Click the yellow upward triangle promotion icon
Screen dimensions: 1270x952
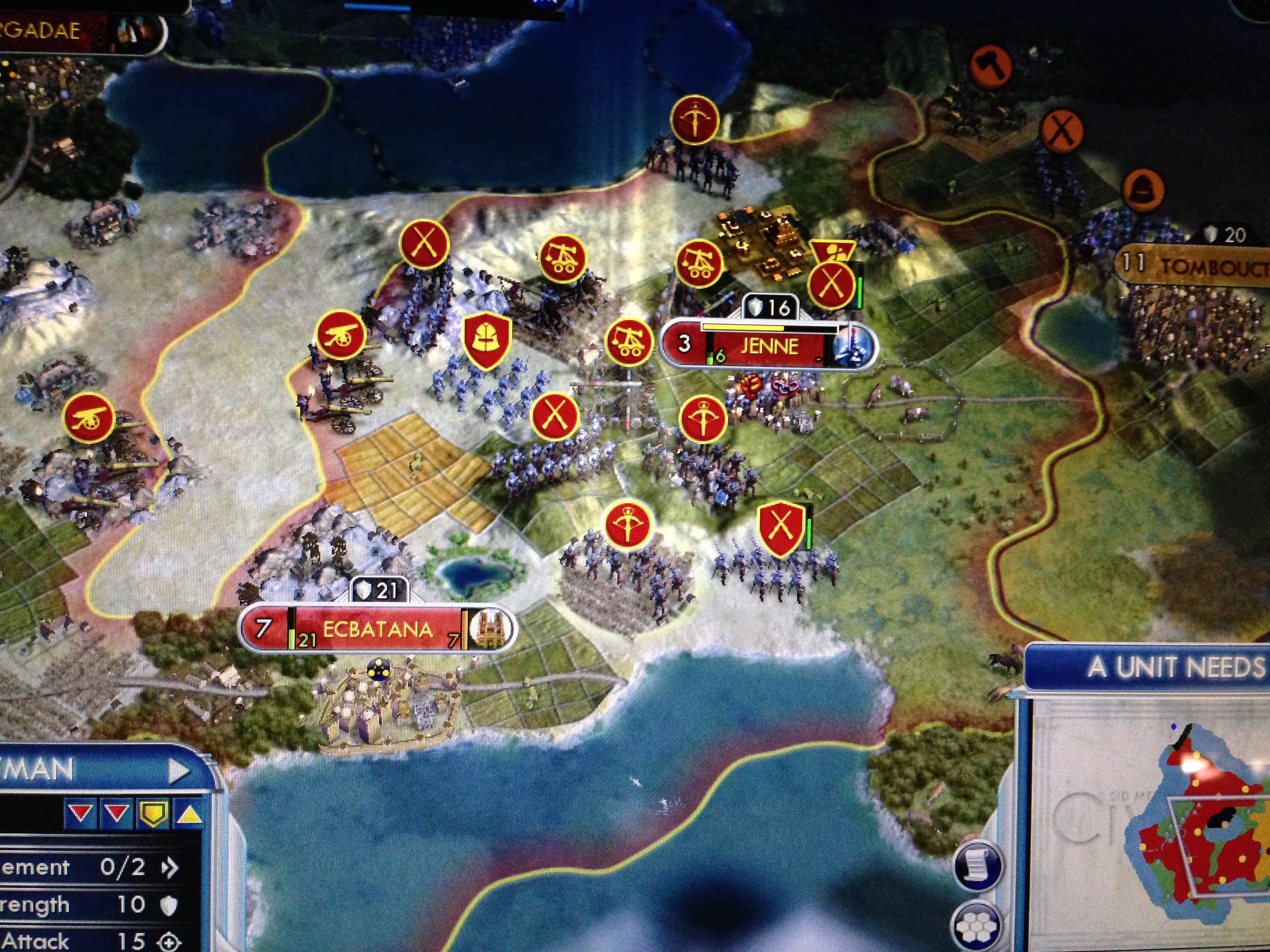(x=188, y=814)
